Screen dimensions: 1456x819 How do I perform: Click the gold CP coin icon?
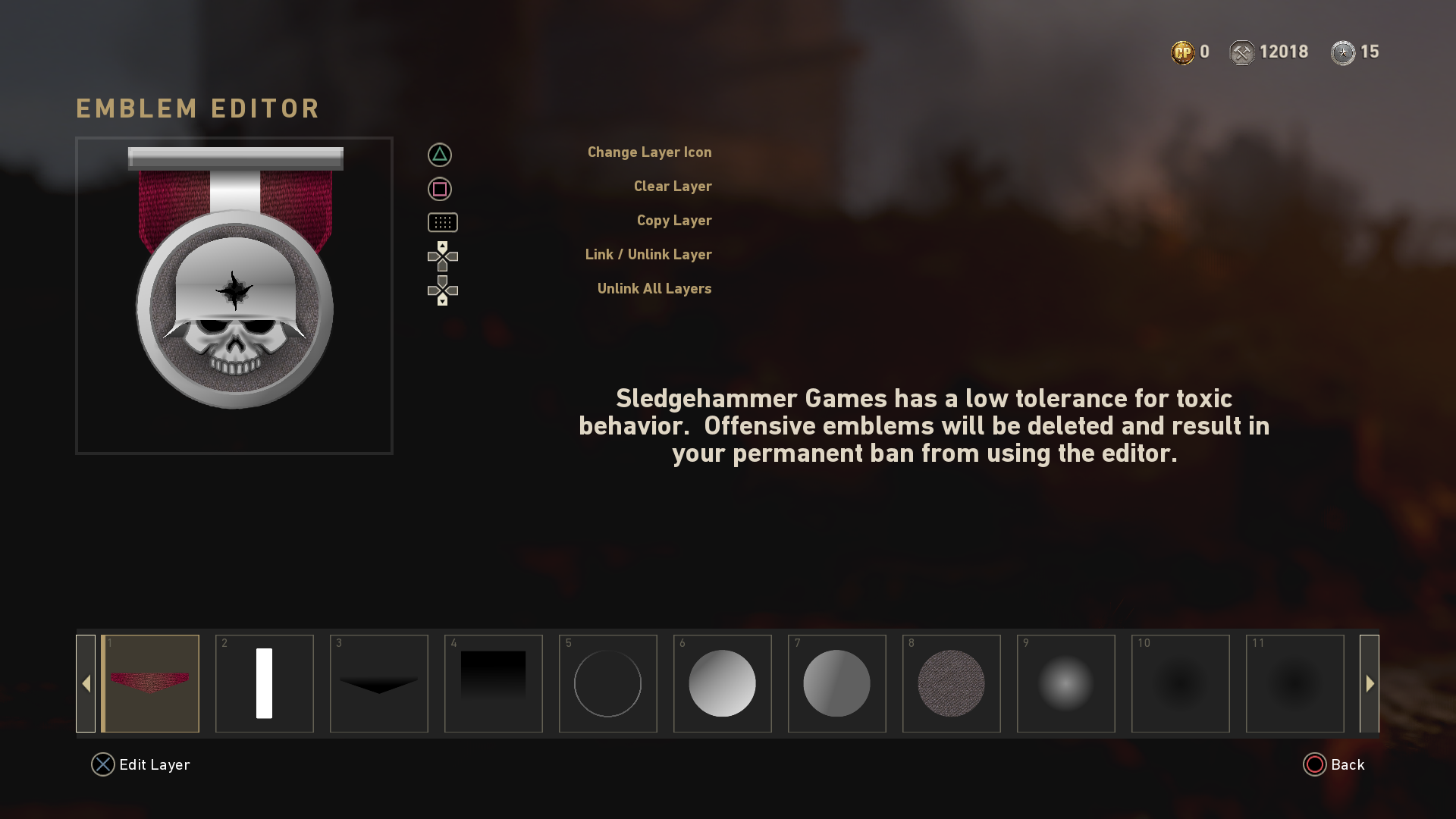point(1181,52)
